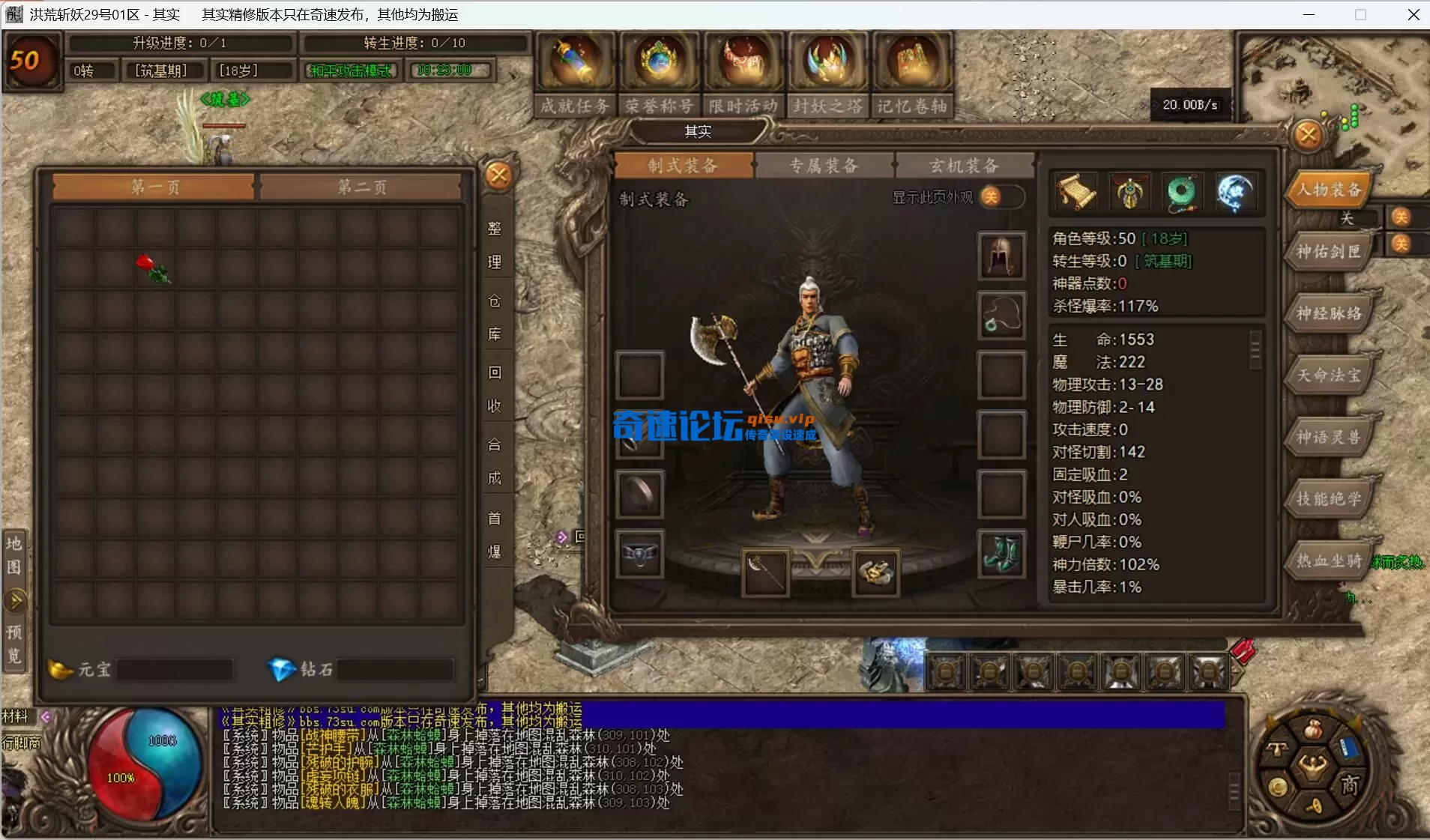
Task: Click the 回收 recycle button
Action: point(495,390)
